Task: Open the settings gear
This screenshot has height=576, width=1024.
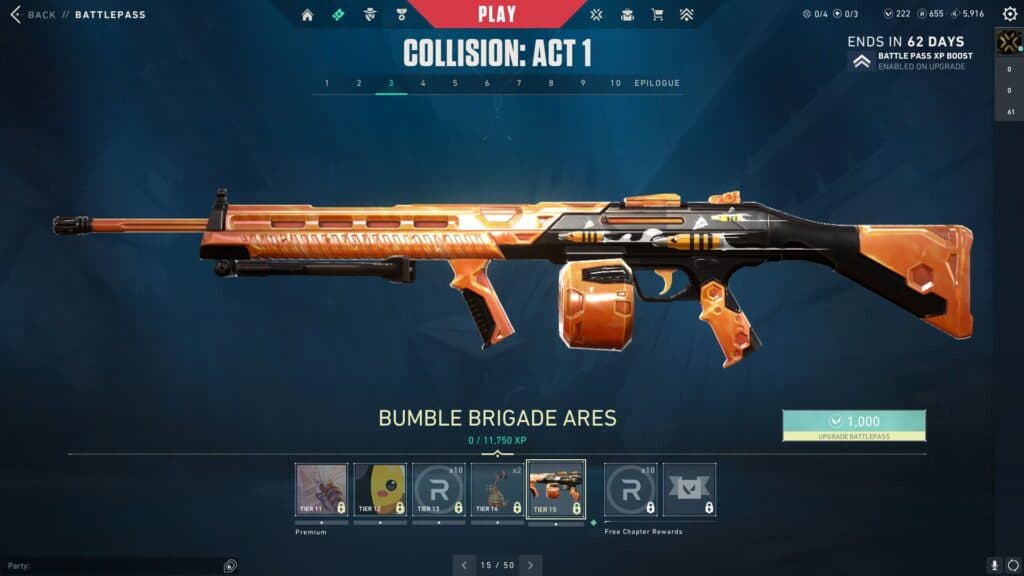Action: point(1009,15)
